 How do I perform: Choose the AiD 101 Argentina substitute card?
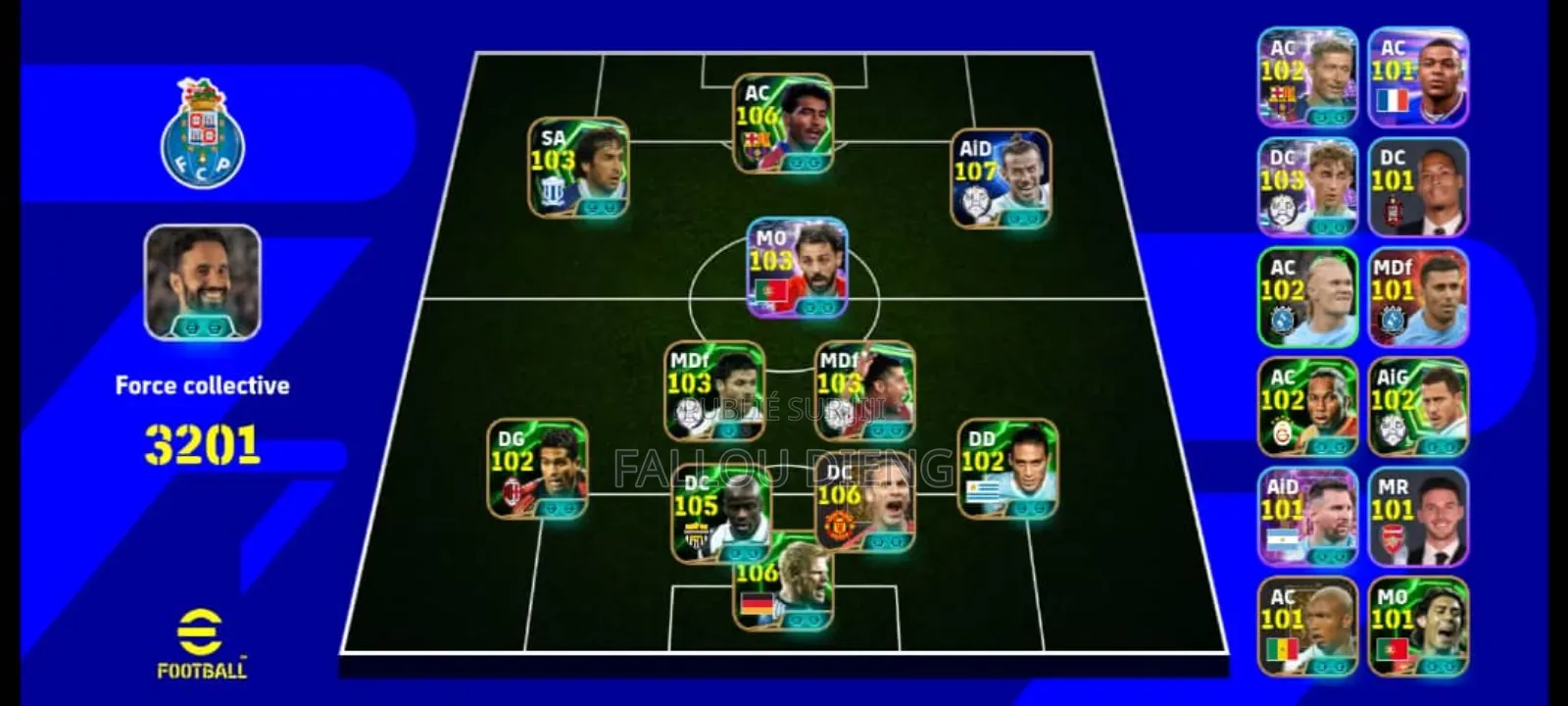click(1307, 517)
